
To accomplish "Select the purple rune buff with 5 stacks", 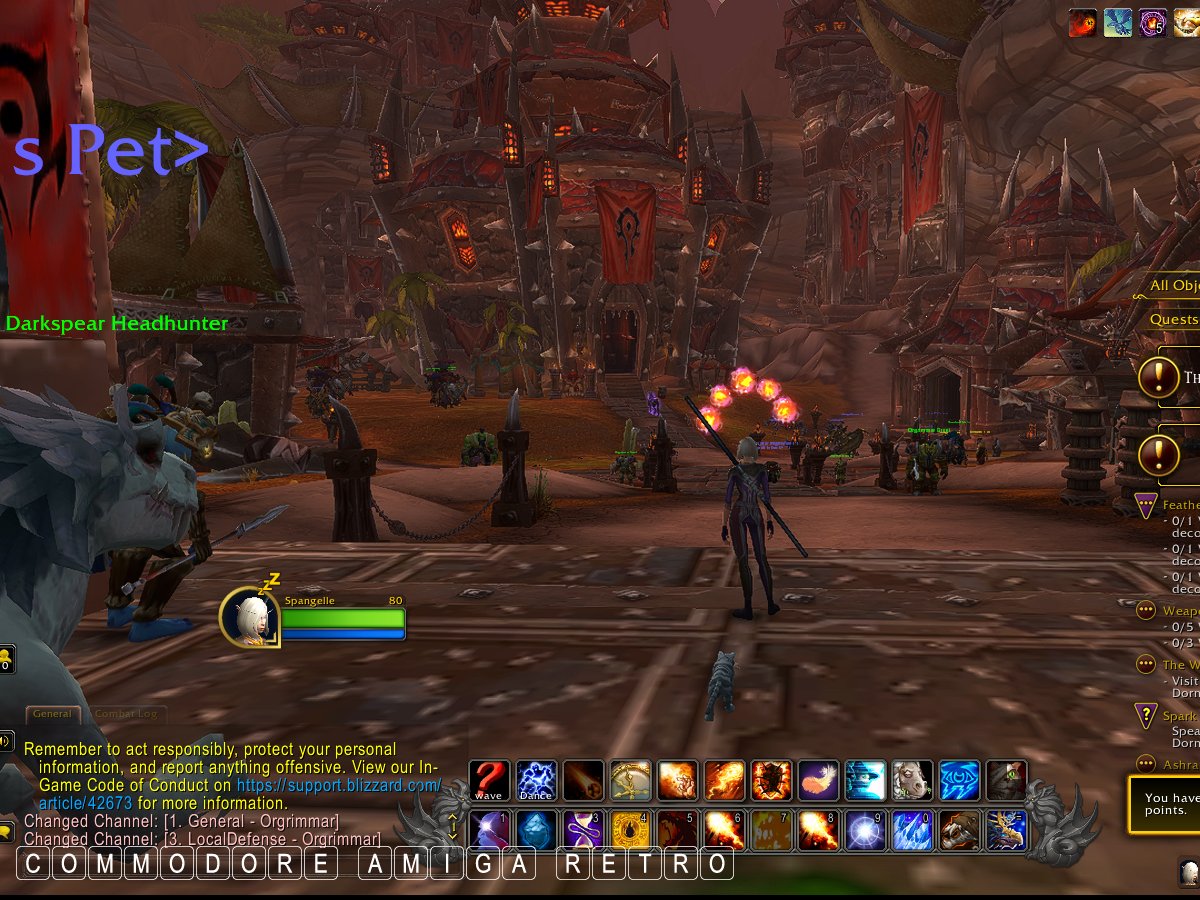I will pyautogui.click(x=1153, y=23).
